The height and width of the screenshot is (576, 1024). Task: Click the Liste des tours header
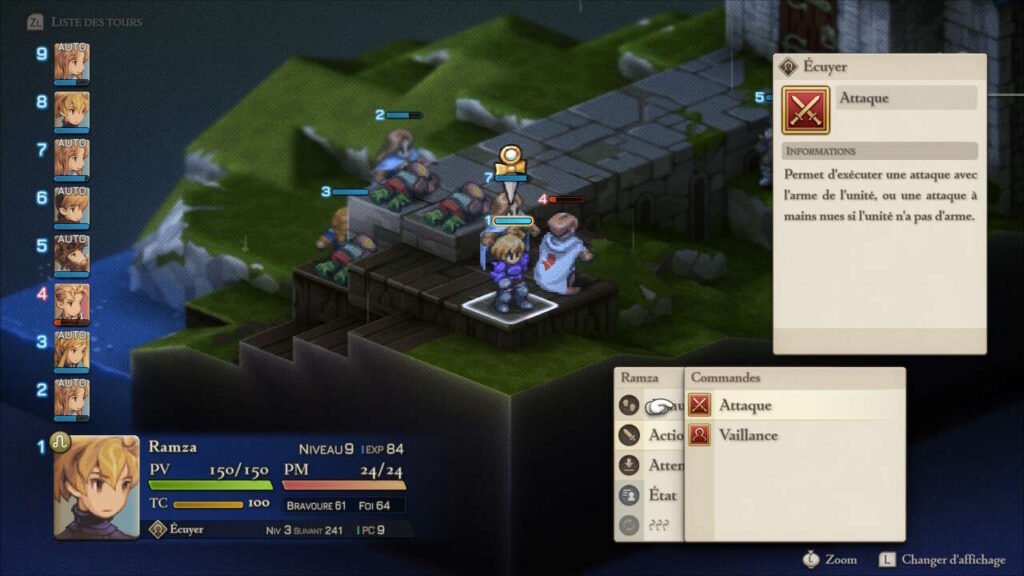point(98,21)
